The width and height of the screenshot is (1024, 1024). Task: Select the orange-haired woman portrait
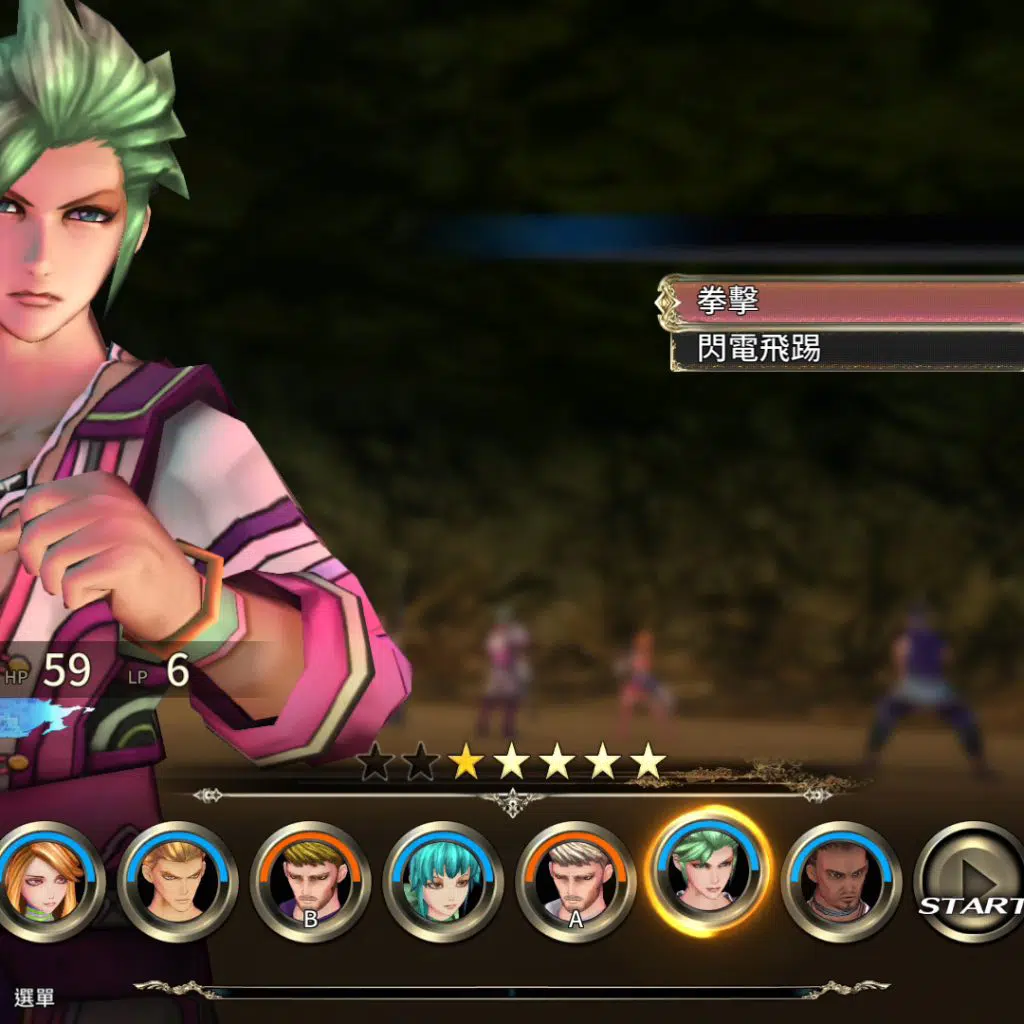coord(45,881)
